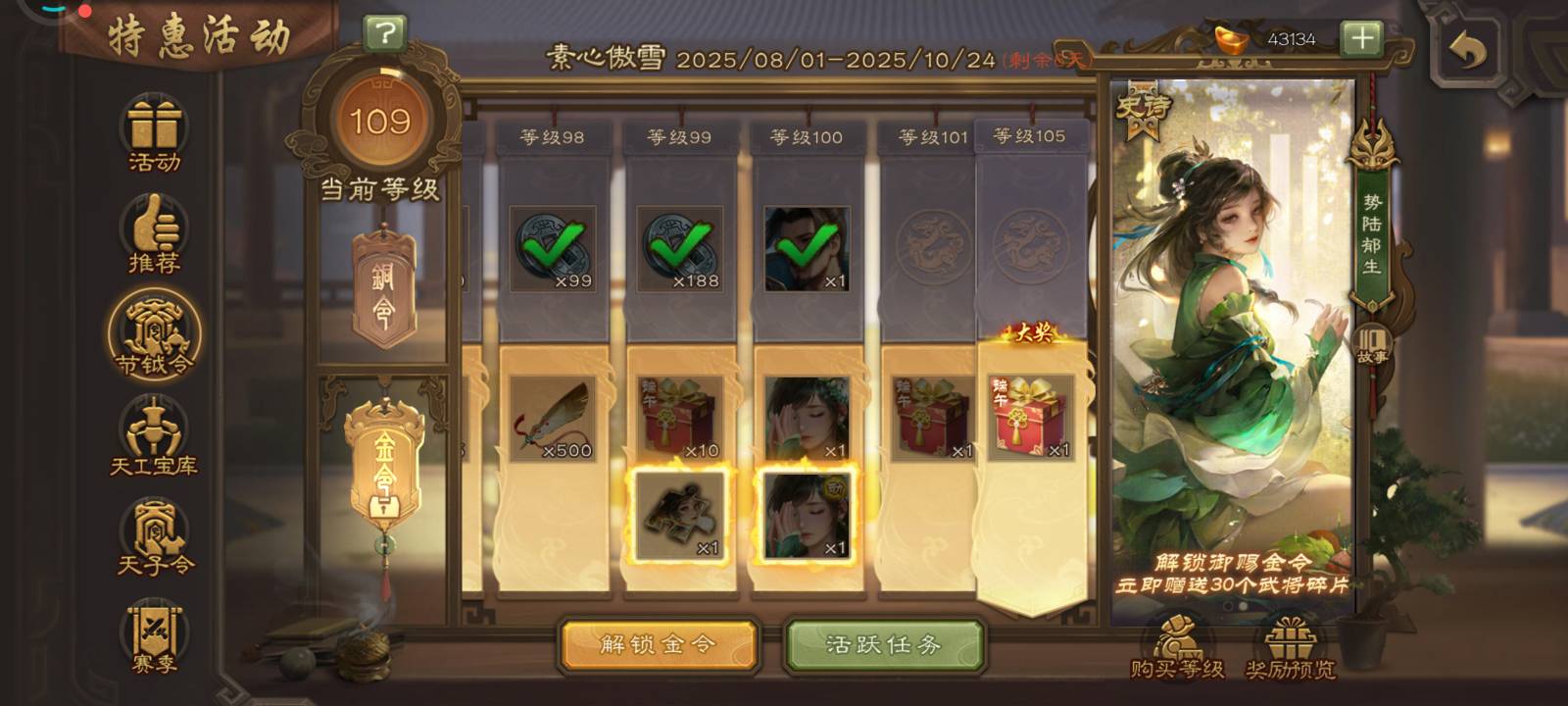Screen dimensions: 1568x706
Task: Buy levels with 购买等级
Action: click(1177, 648)
